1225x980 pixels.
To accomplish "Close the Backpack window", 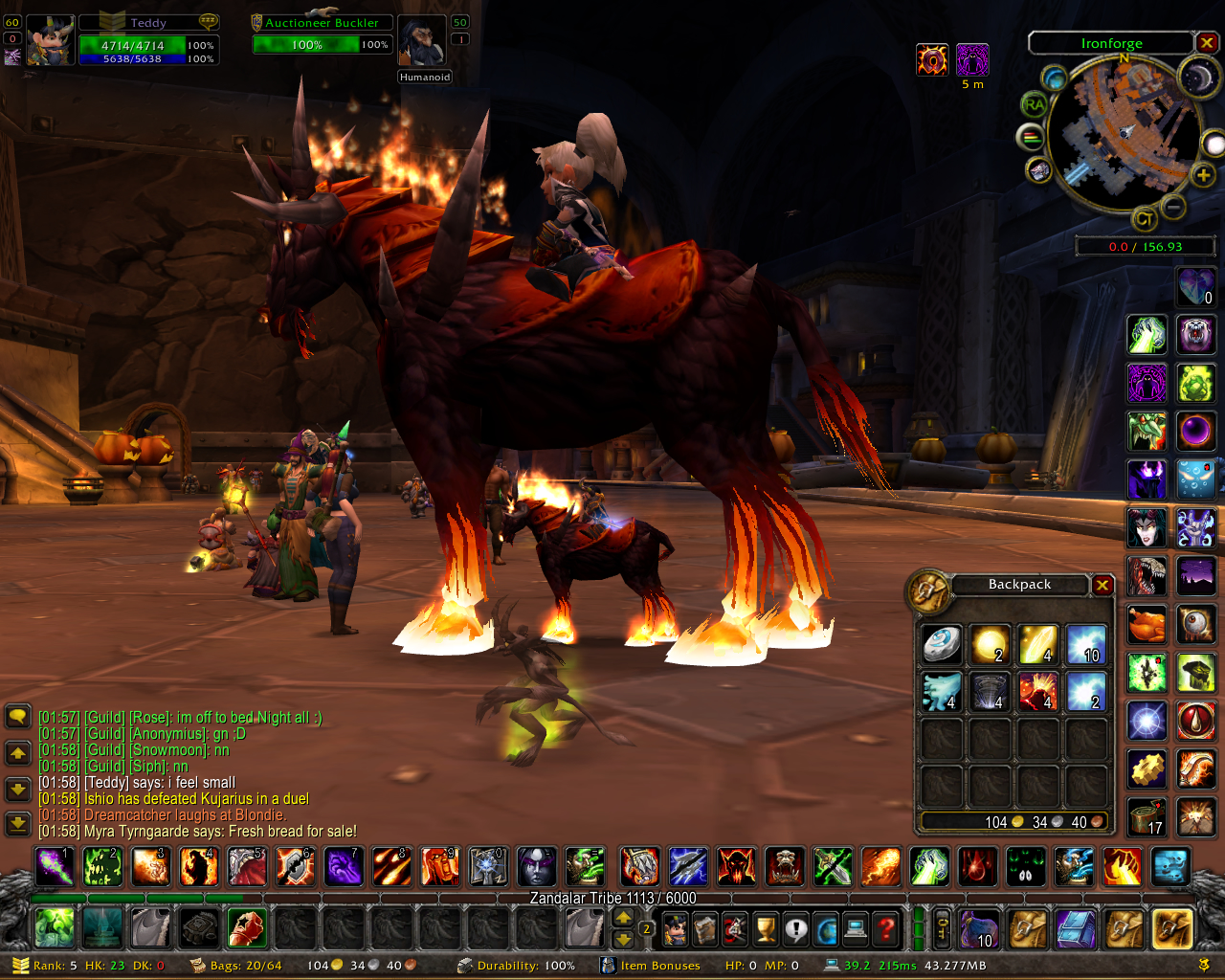I will point(1102,585).
